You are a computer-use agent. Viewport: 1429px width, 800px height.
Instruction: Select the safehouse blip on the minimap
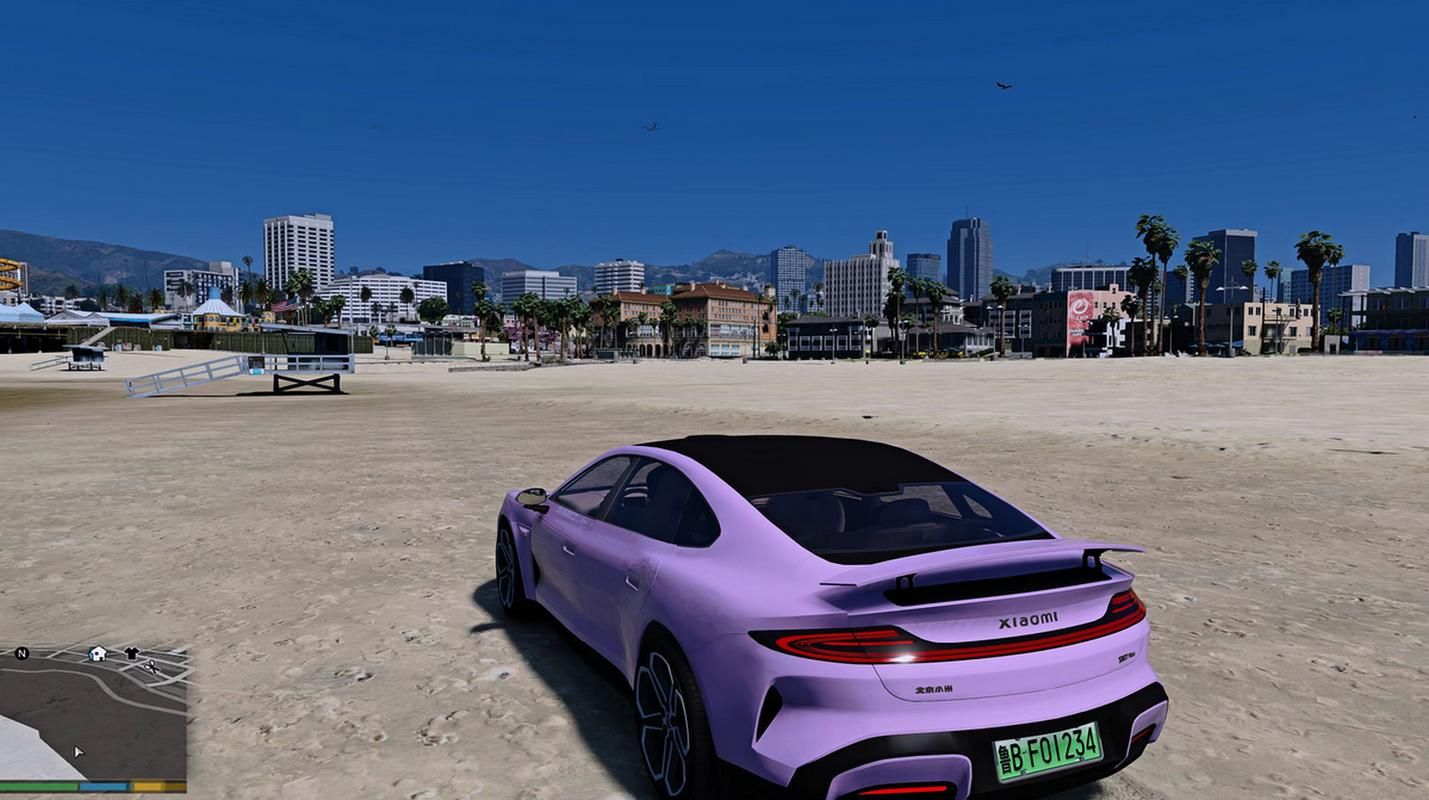tap(97, 653)
